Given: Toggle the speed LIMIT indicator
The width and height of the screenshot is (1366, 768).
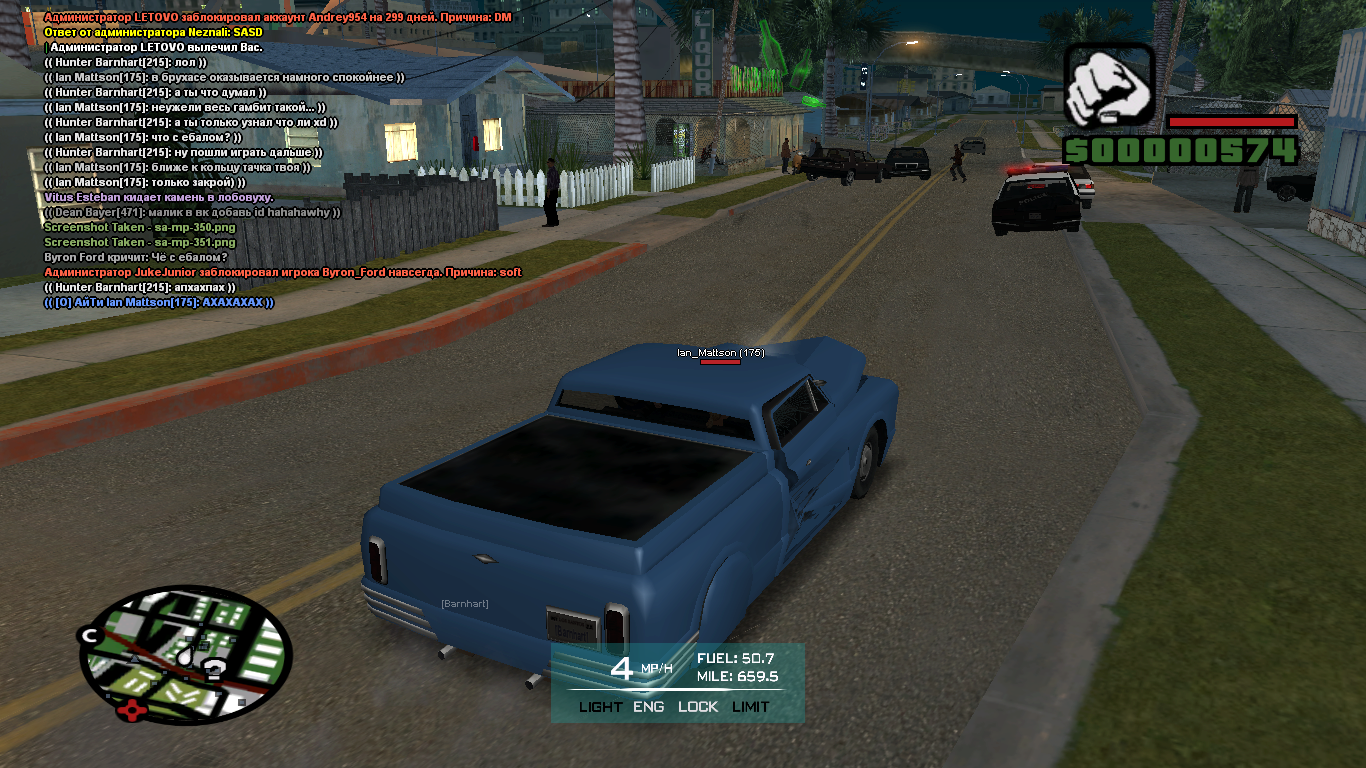Looking at the screenshot, I should coord(750,707).
